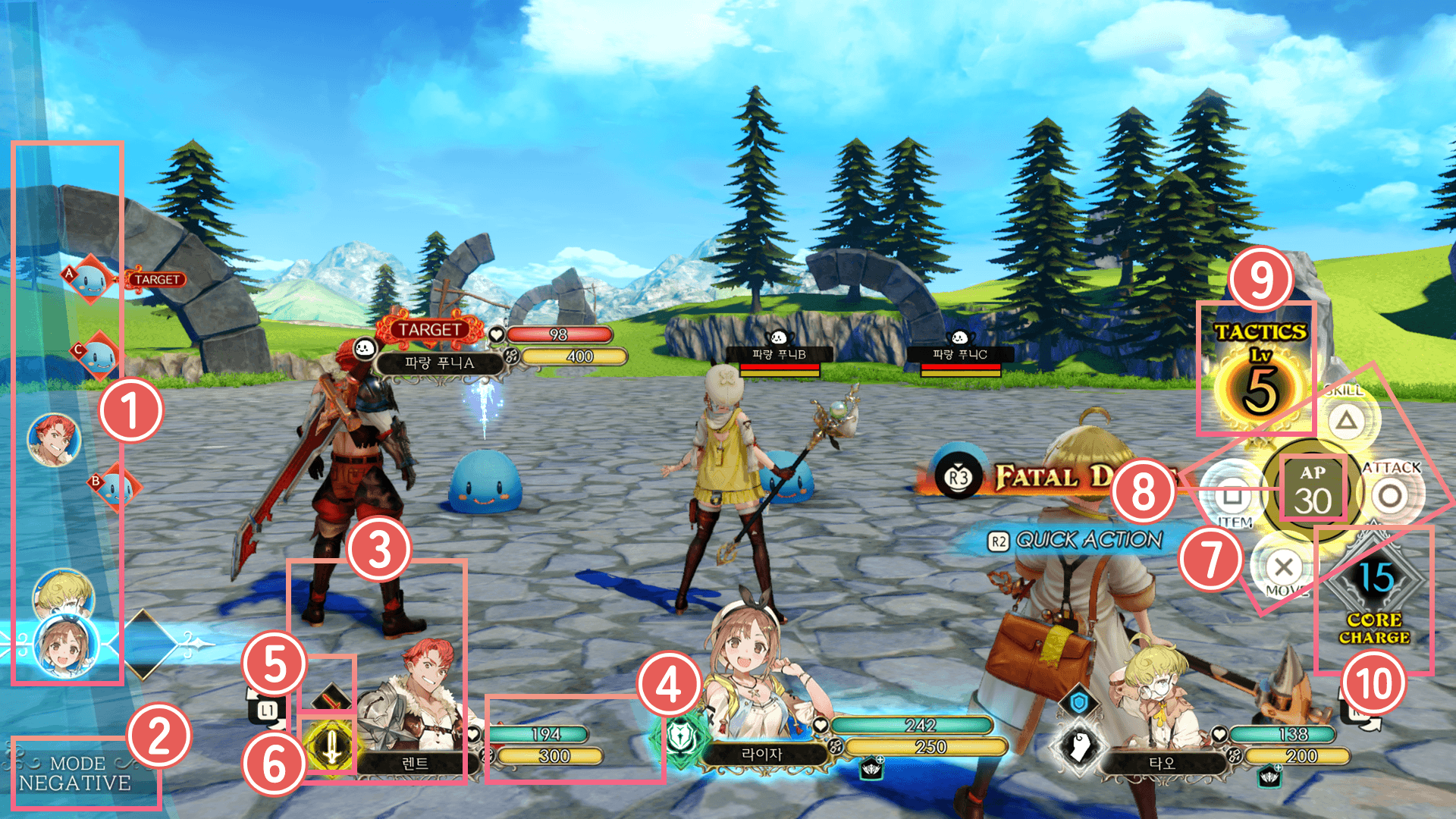Screen dimensions: 1456x819
Task: Target the 파랑 푸니A enemy nameplate
Action: click(440, 363)
